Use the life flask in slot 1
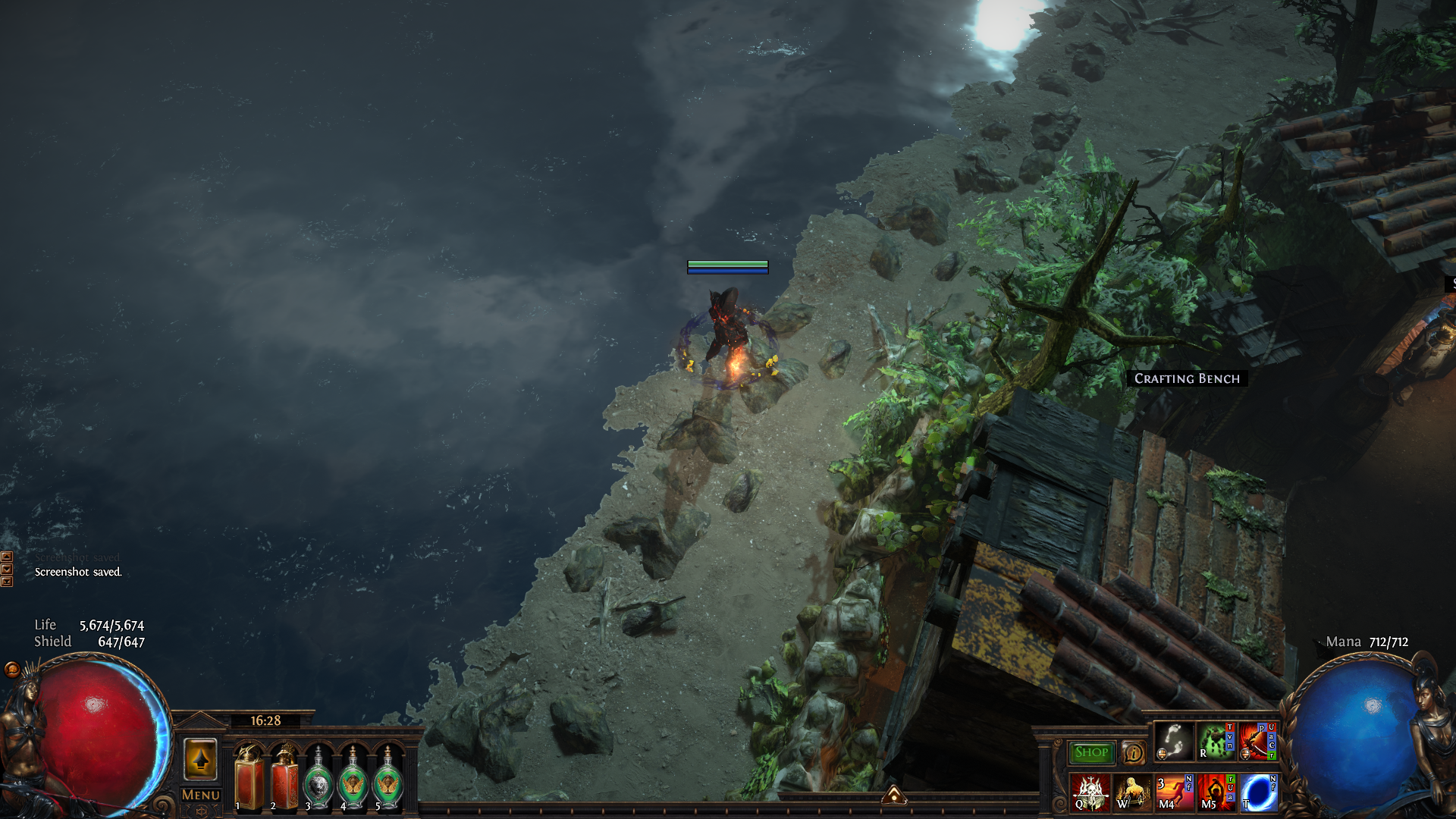The image size is (1456, 819). (249, 777)
